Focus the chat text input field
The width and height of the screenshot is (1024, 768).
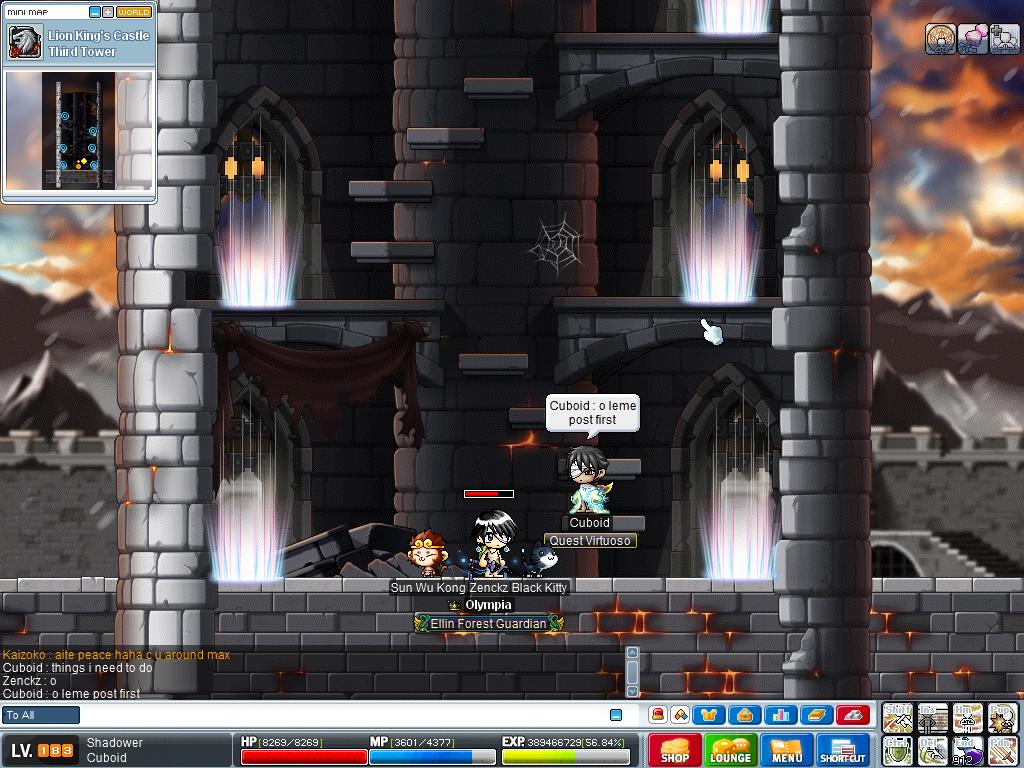[340, 715]
